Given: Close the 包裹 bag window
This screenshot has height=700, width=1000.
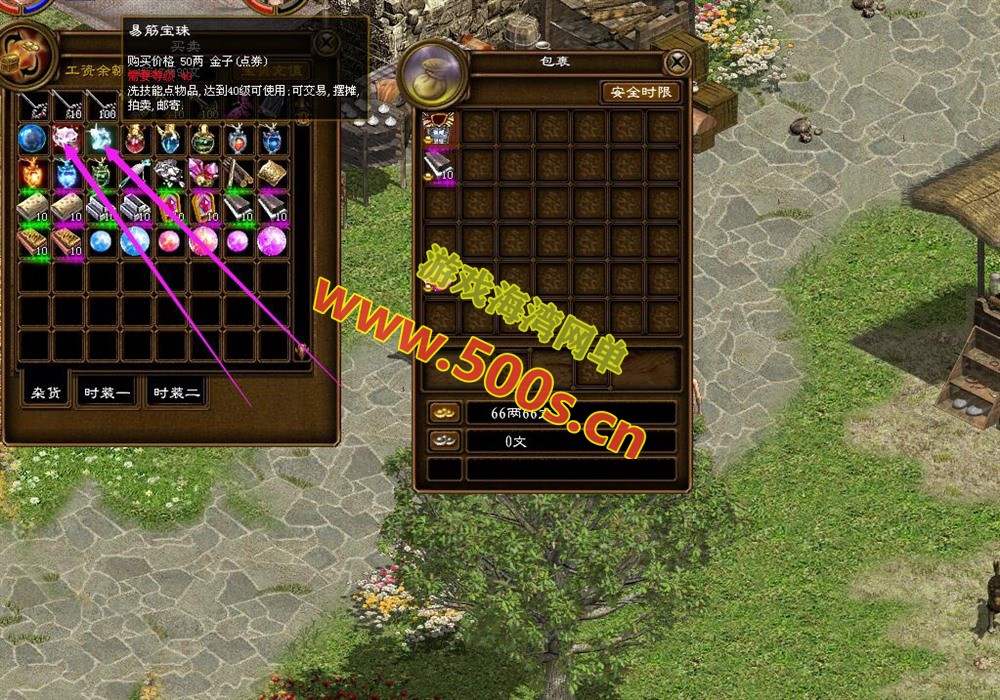Looking at the screenshot, I should coord(678,63).
